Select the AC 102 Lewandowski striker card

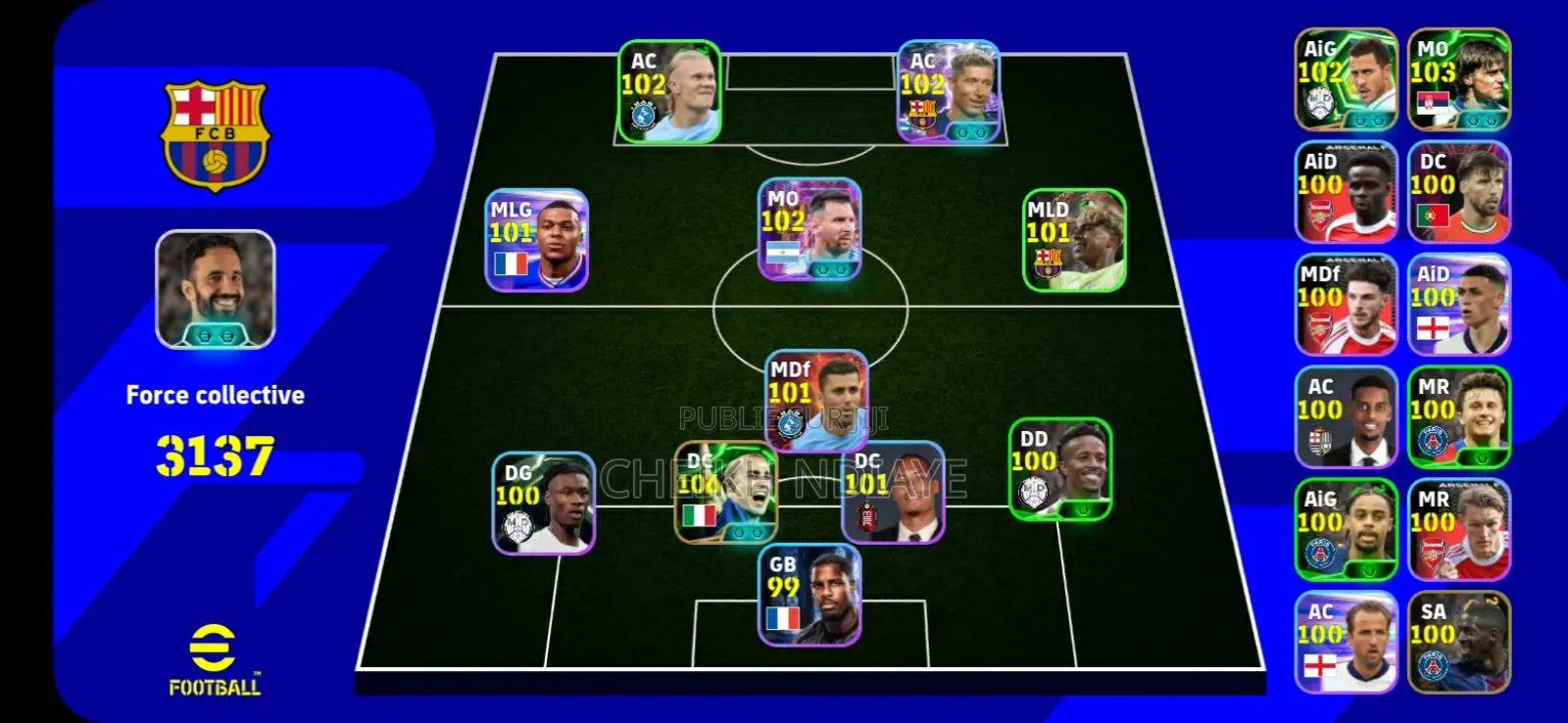(x=949, y=90)
